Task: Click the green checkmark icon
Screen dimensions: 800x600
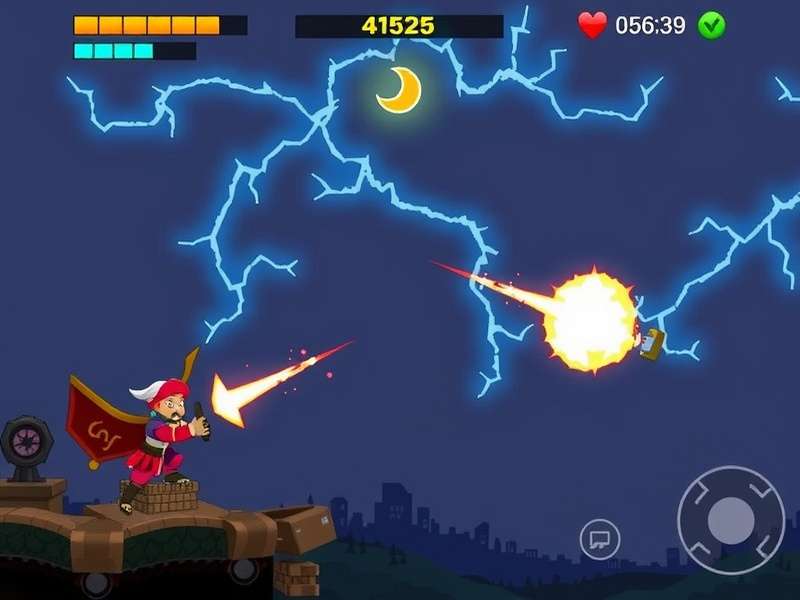Action: coord(712,25)
